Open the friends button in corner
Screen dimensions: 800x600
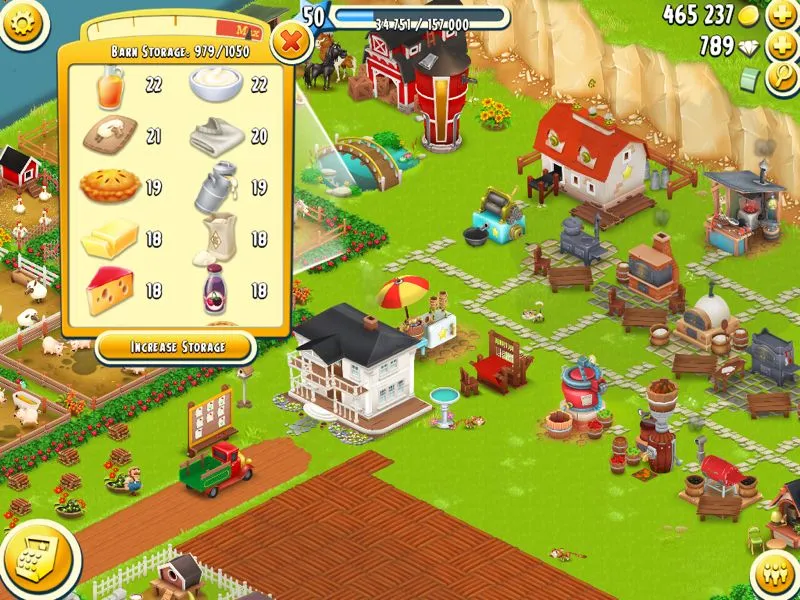pyautogui.click(x=775, y=577)
